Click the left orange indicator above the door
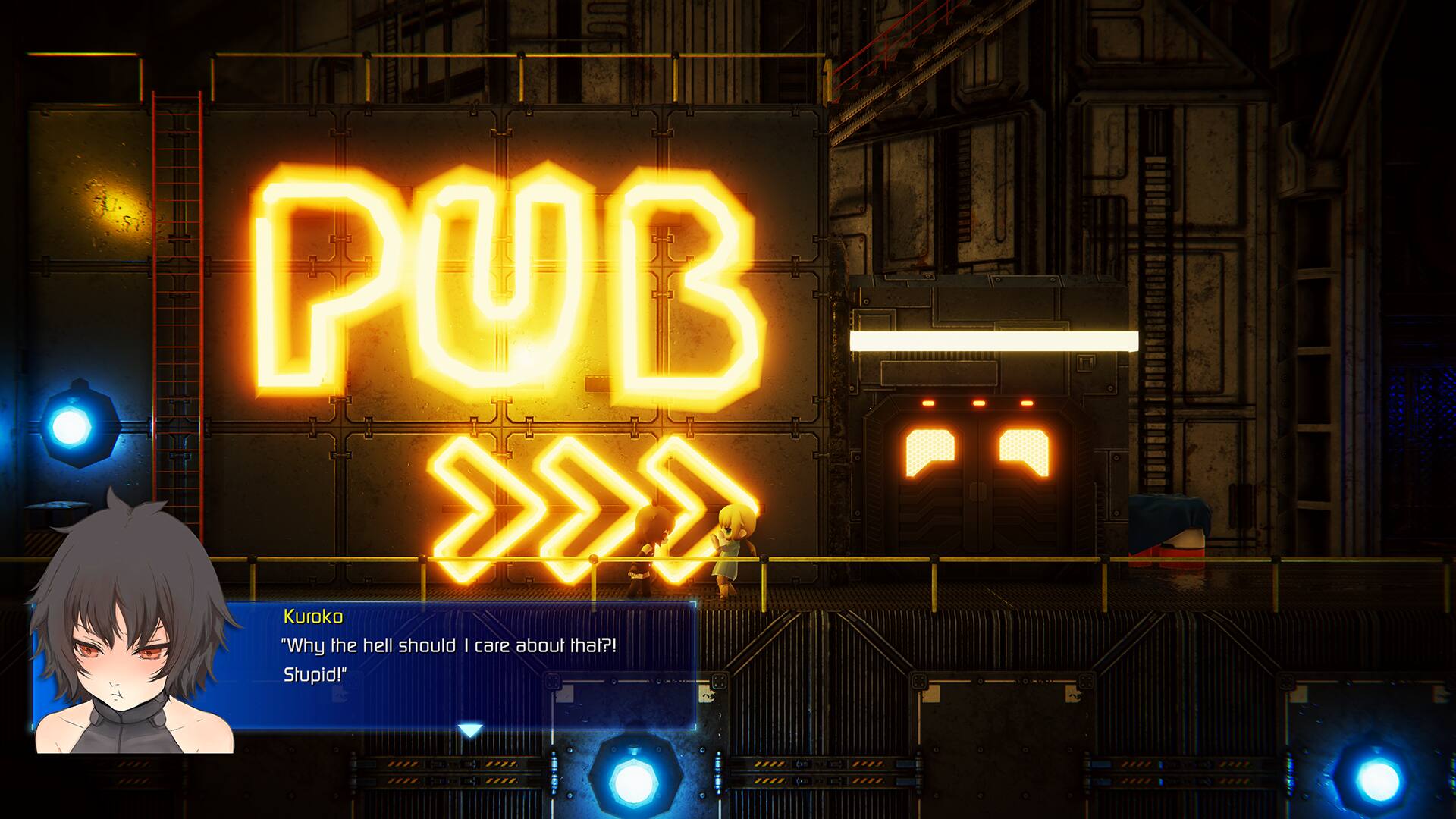1456x819 pixels. tap(928, 403)
